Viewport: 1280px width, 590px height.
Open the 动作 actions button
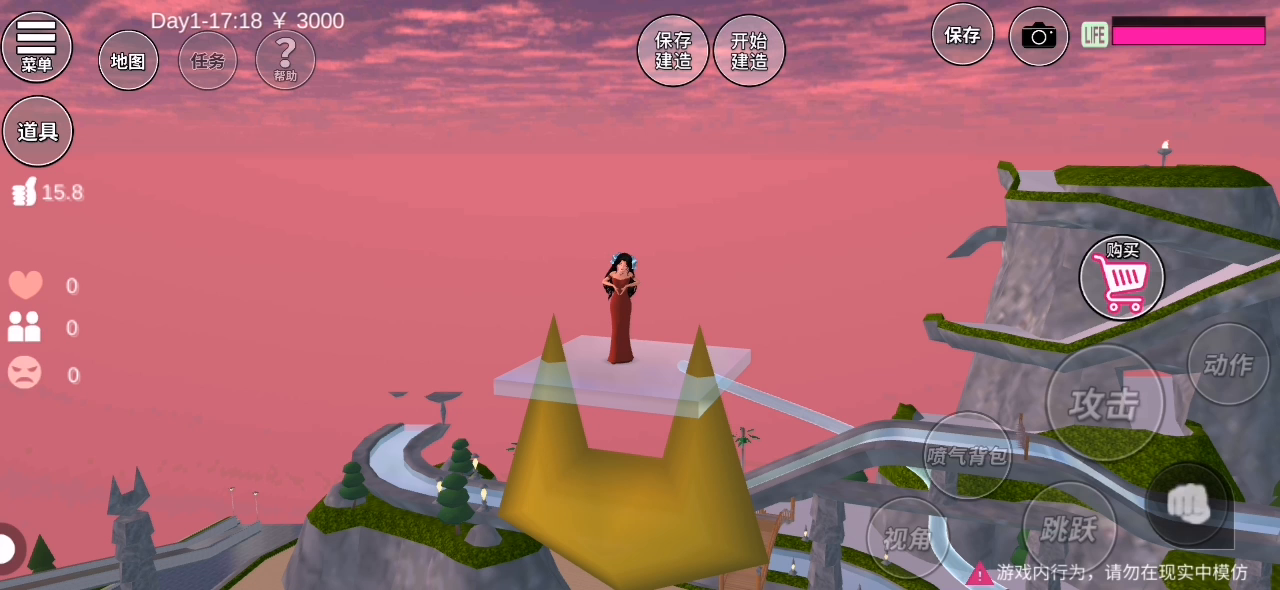pyautogui.click(x=1228, y=365)
